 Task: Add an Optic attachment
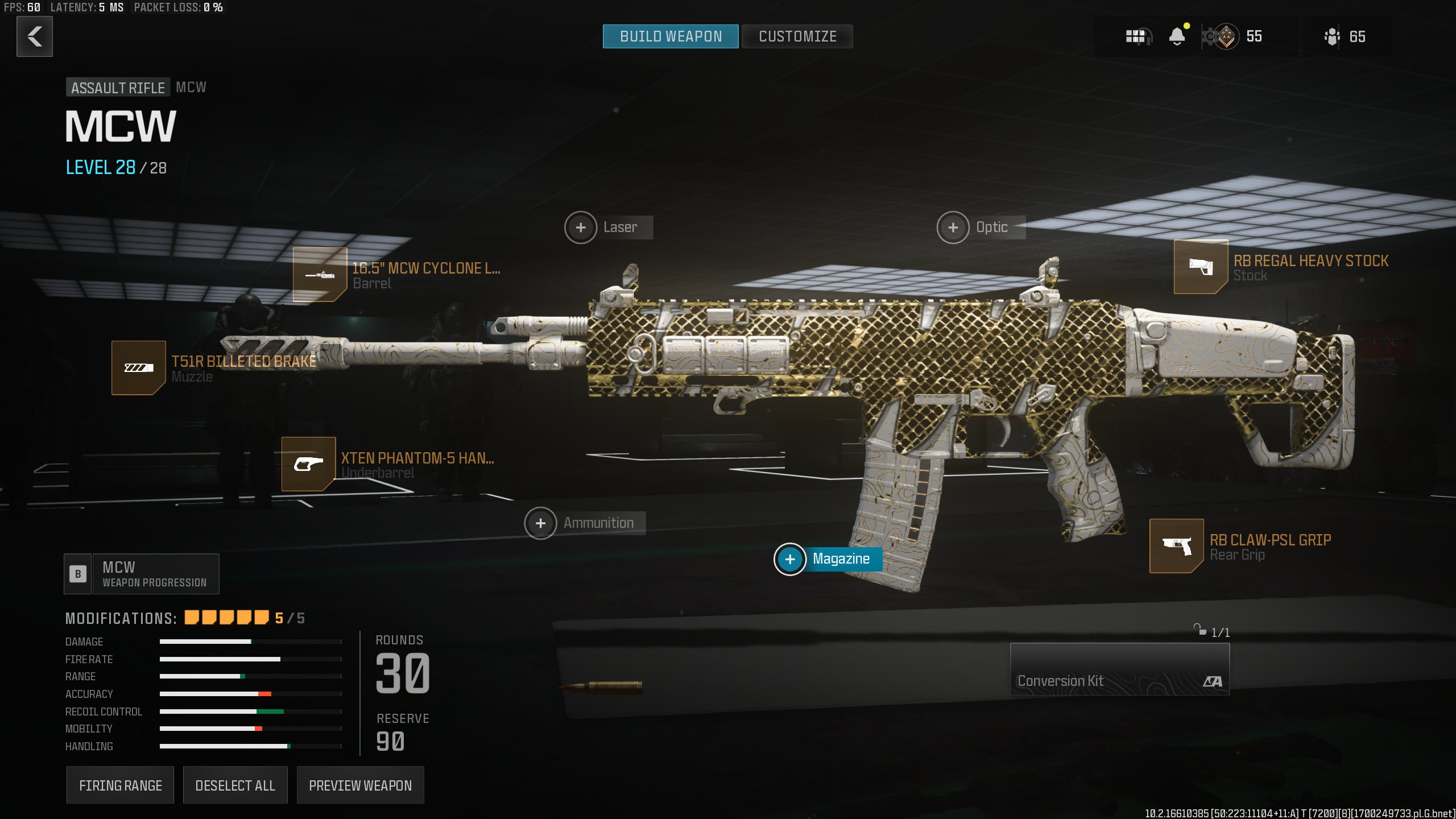click(x=953, y=227)
